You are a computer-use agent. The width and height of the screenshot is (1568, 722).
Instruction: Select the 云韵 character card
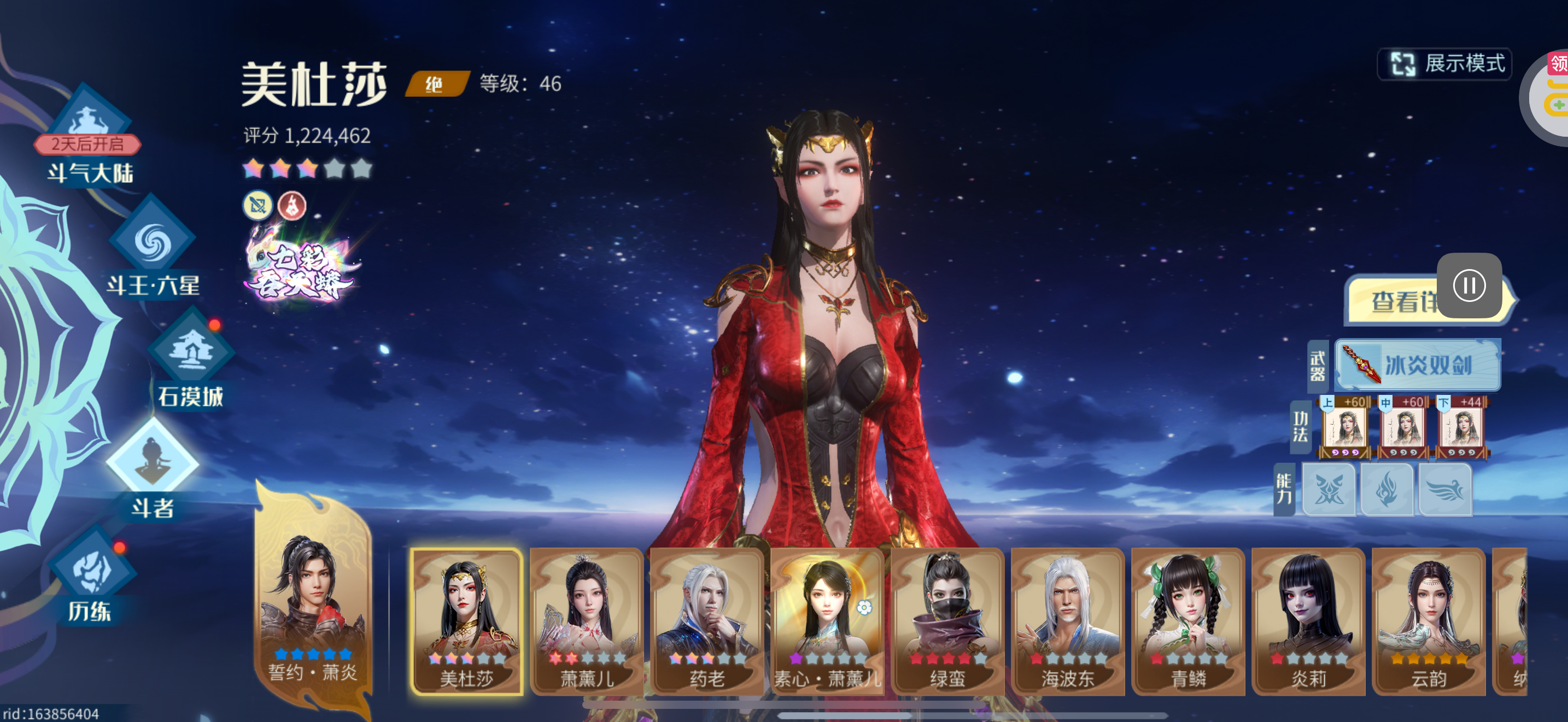click(x=1428, y=621)
